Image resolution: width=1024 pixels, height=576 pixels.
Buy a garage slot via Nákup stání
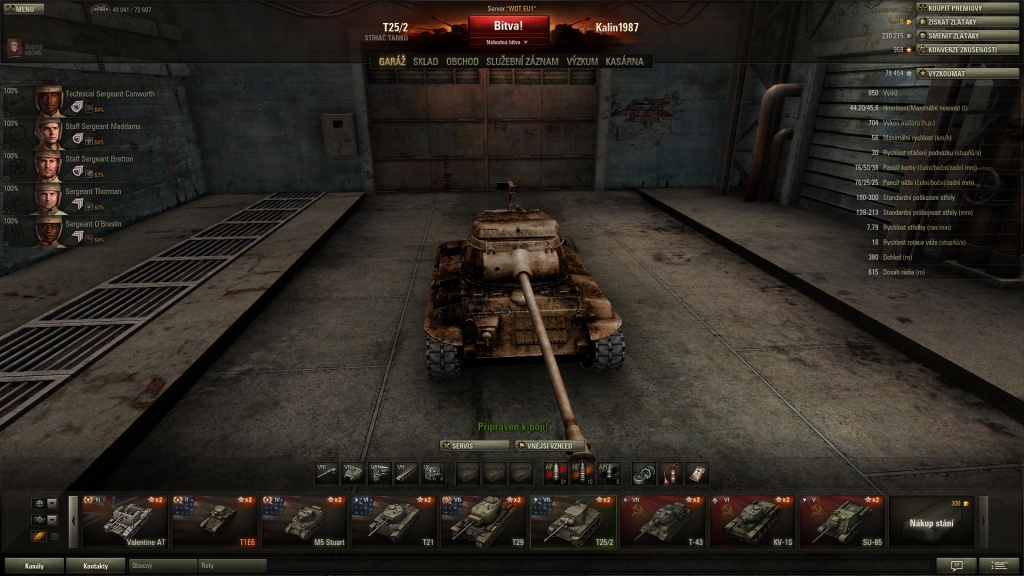tap(930, 522)
